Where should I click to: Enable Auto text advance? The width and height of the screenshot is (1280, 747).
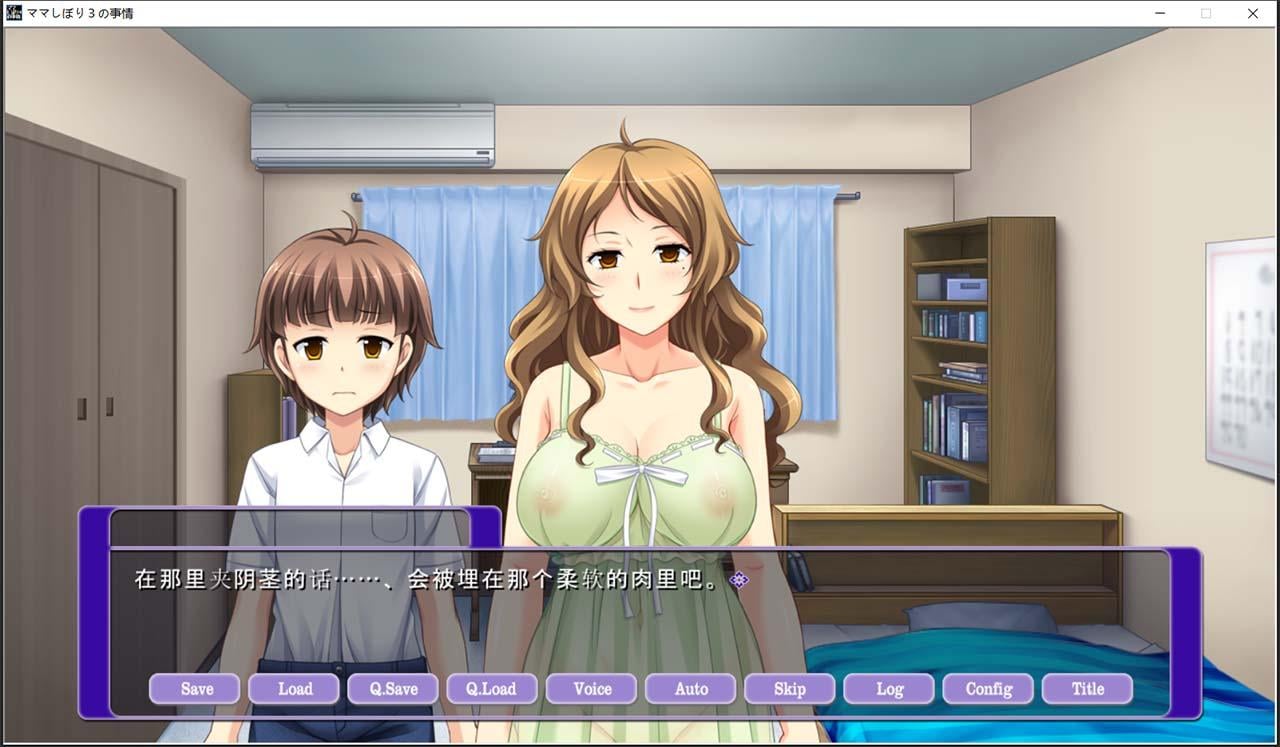691,689
